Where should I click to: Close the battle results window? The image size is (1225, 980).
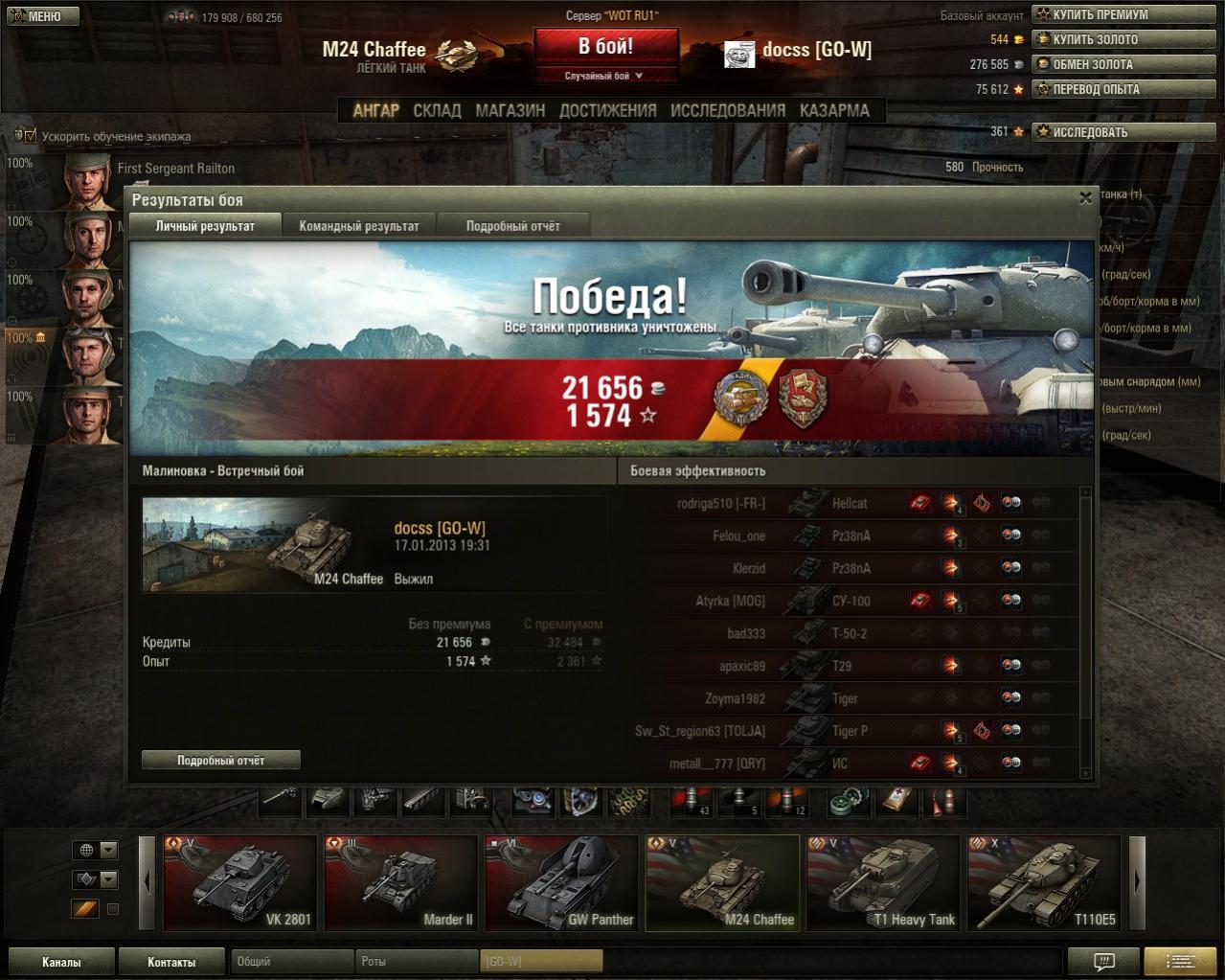(1085, 198)
